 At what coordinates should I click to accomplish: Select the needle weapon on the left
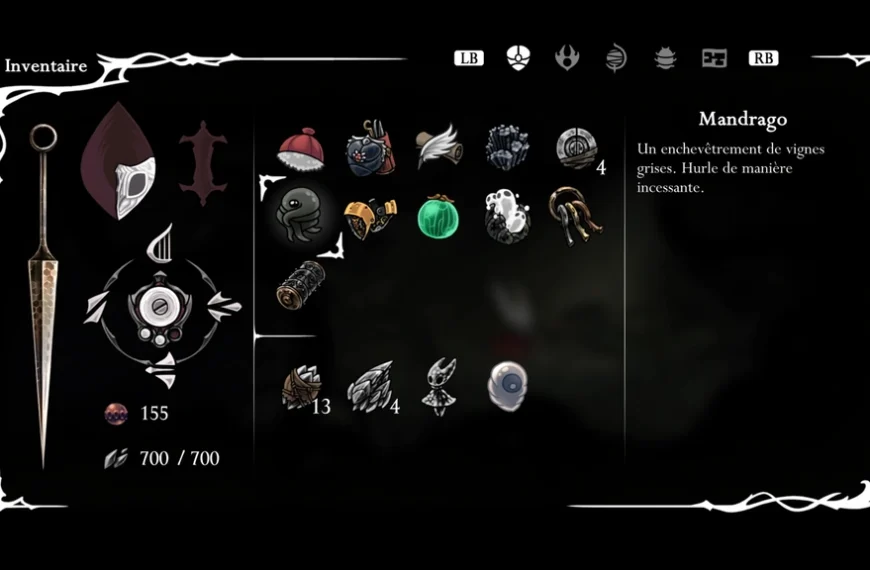(44, 290)
